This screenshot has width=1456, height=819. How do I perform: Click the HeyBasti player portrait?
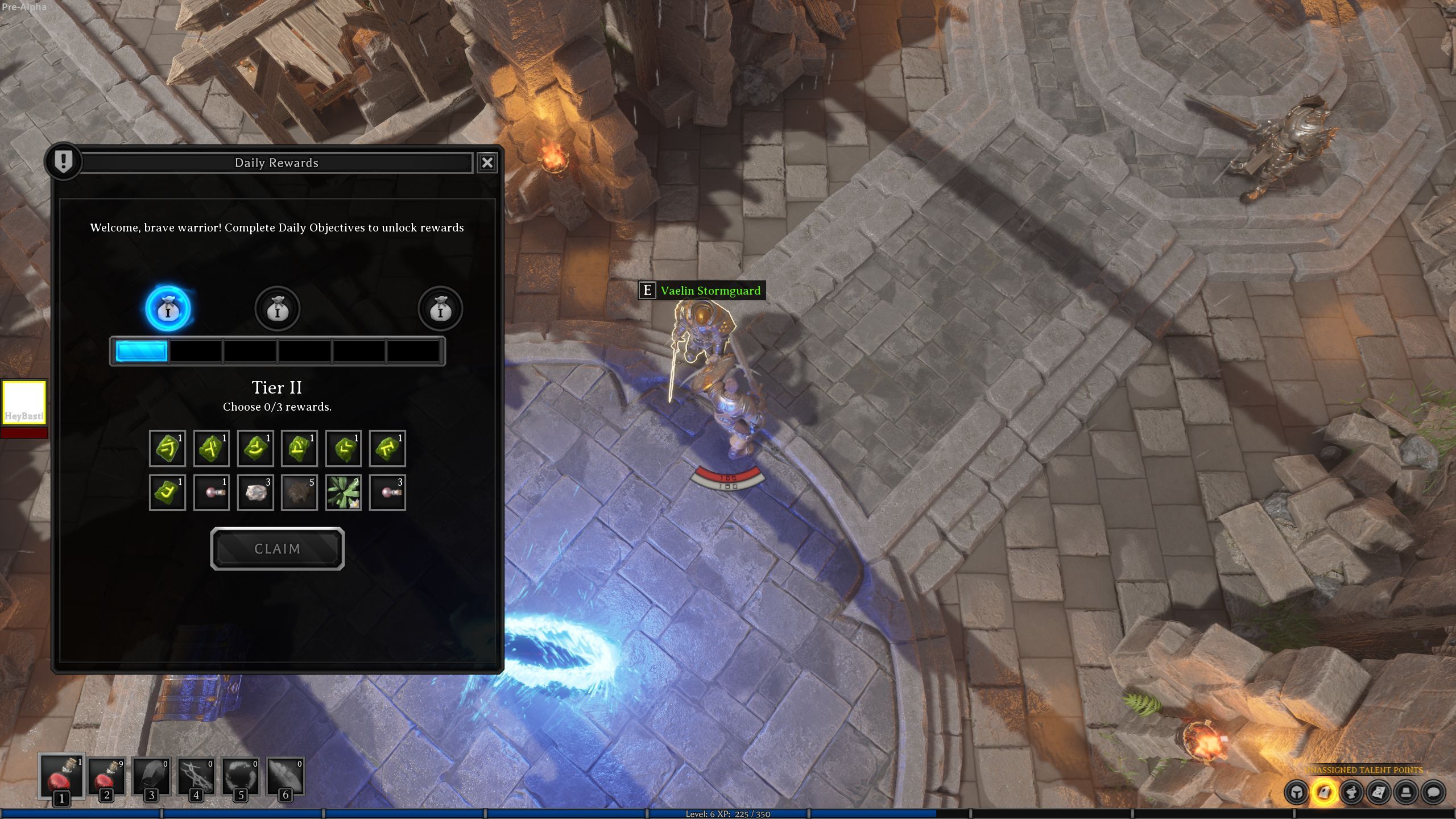(24, 403)
